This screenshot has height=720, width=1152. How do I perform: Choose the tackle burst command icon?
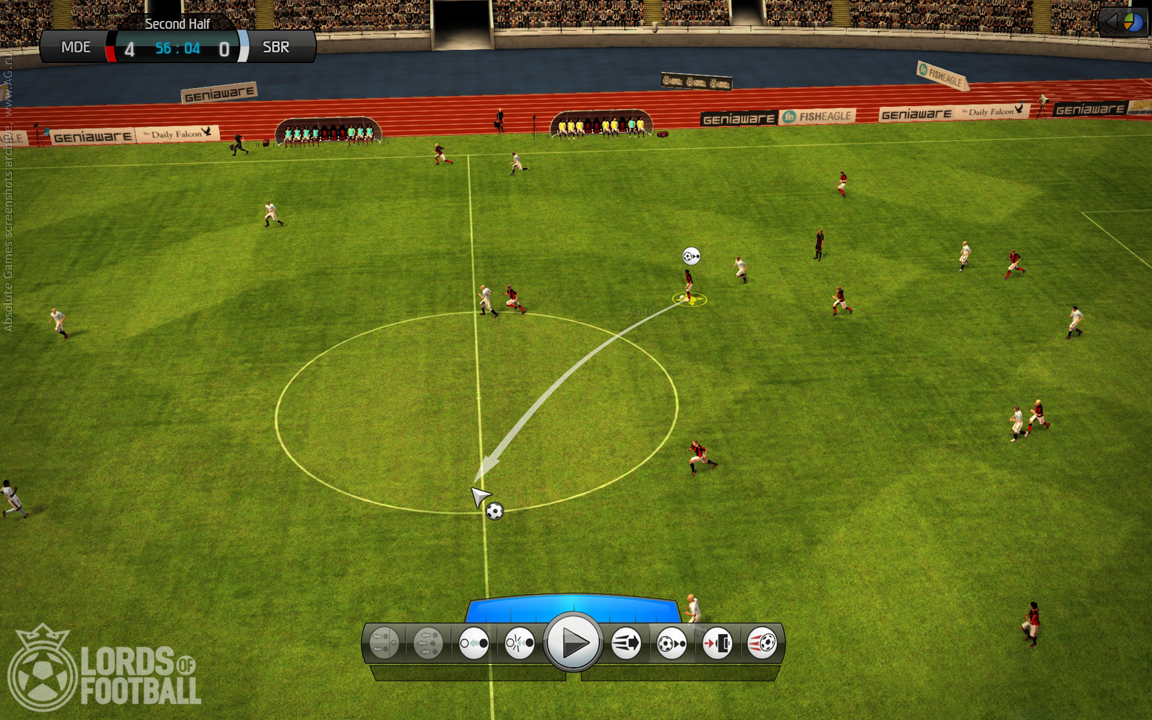point(519,643)
